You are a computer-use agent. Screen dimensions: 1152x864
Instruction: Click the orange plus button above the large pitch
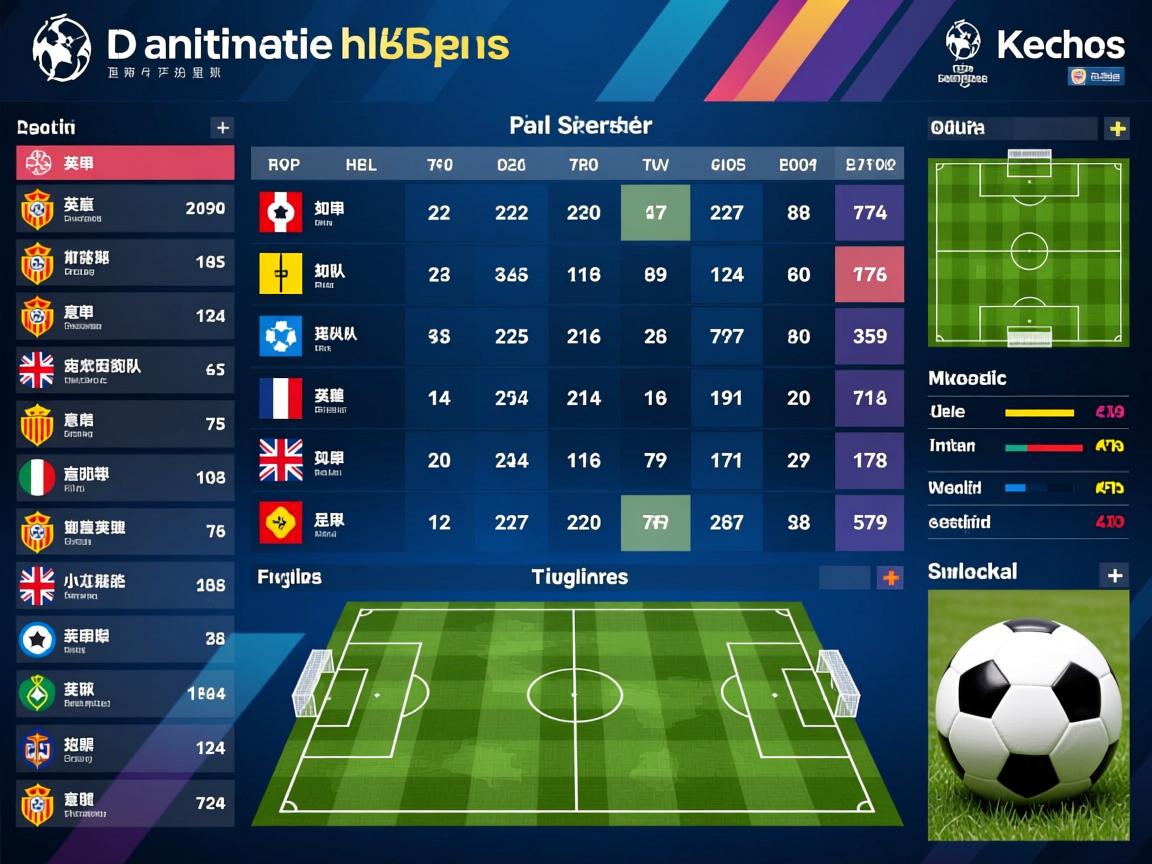890,577
